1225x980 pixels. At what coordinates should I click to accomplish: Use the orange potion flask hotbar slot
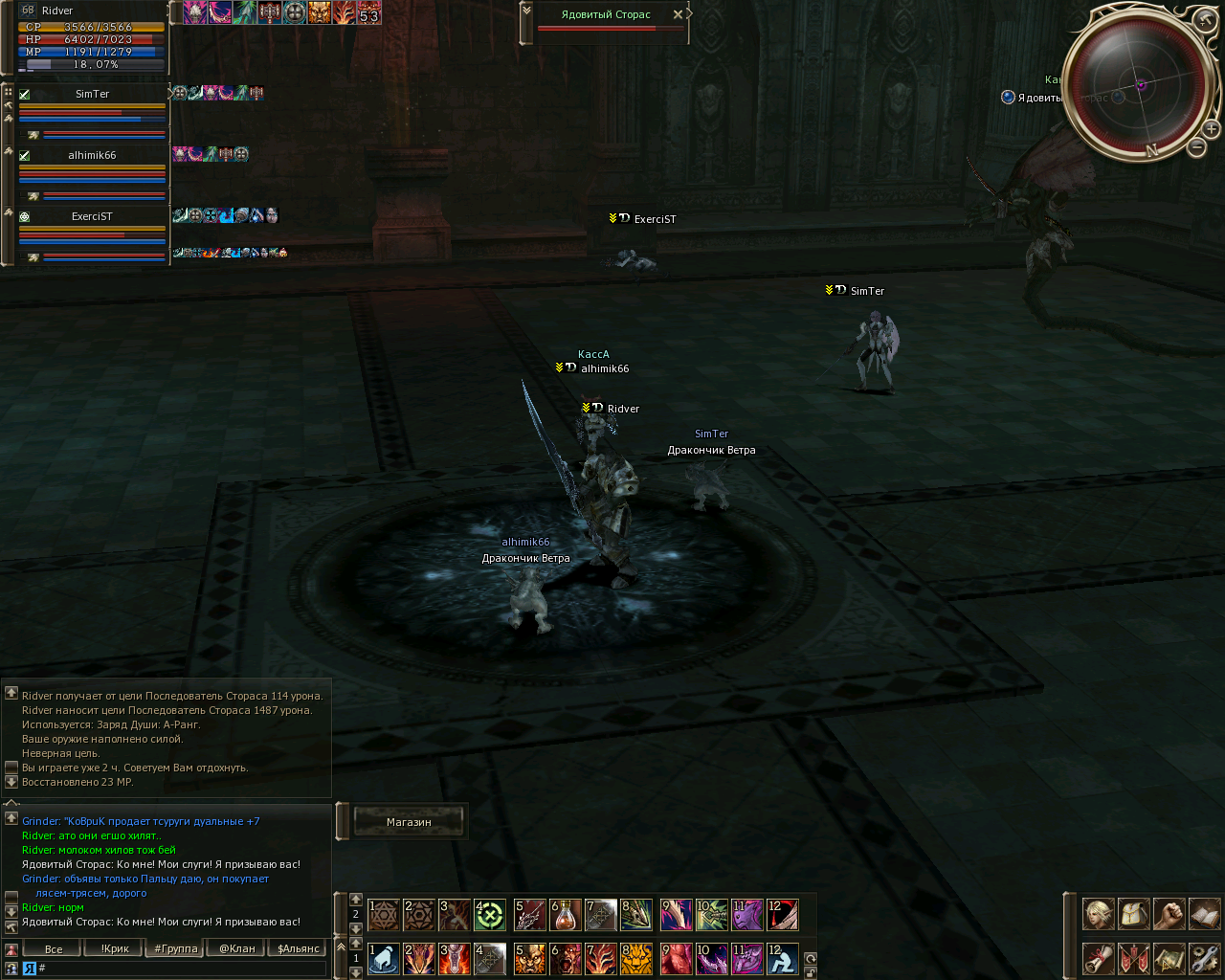coord(565,915)
